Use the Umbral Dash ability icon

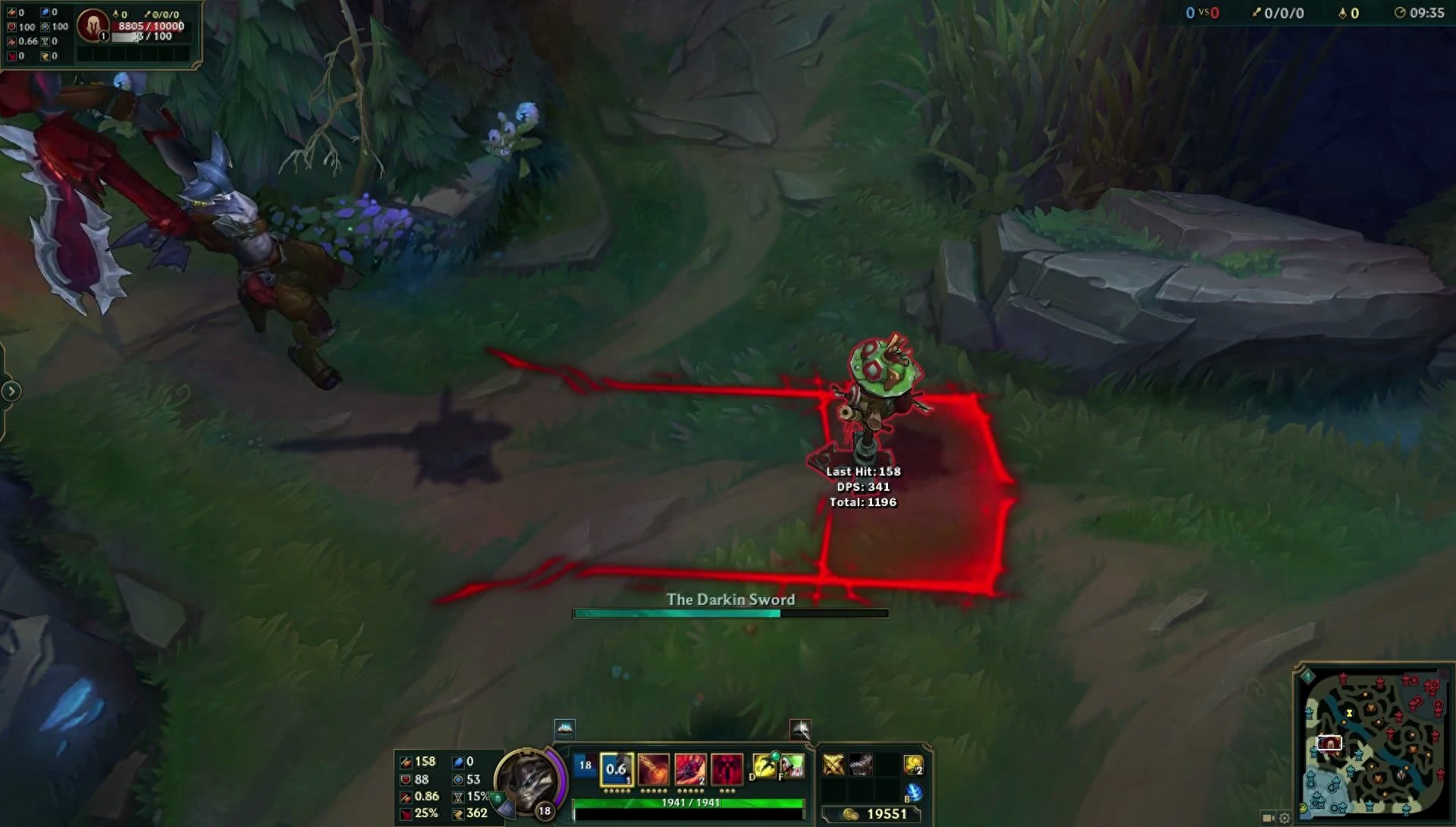690,769
